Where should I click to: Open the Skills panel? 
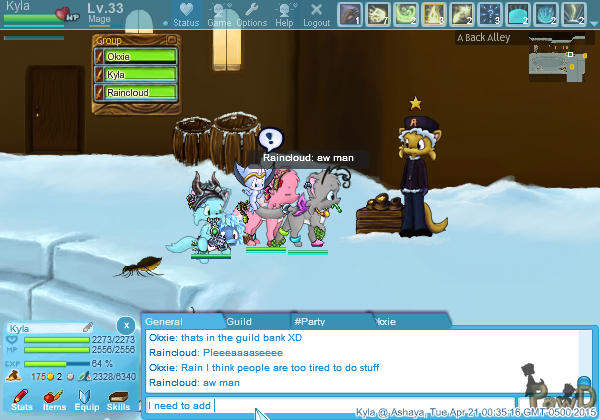118,400
